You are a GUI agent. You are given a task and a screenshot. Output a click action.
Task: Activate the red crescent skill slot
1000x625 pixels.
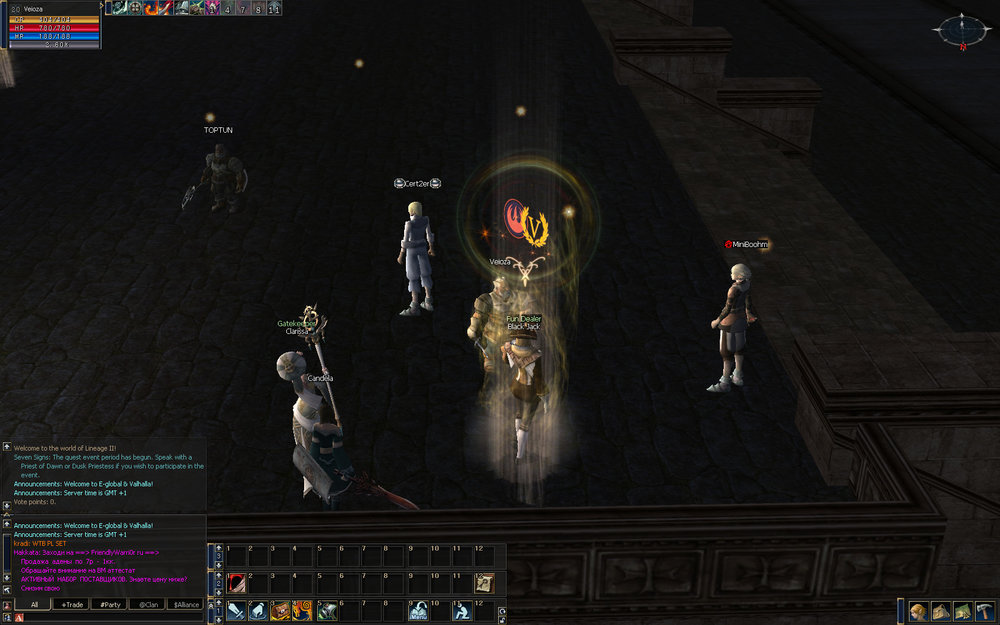pyautogui.click(x=236, y=582)
